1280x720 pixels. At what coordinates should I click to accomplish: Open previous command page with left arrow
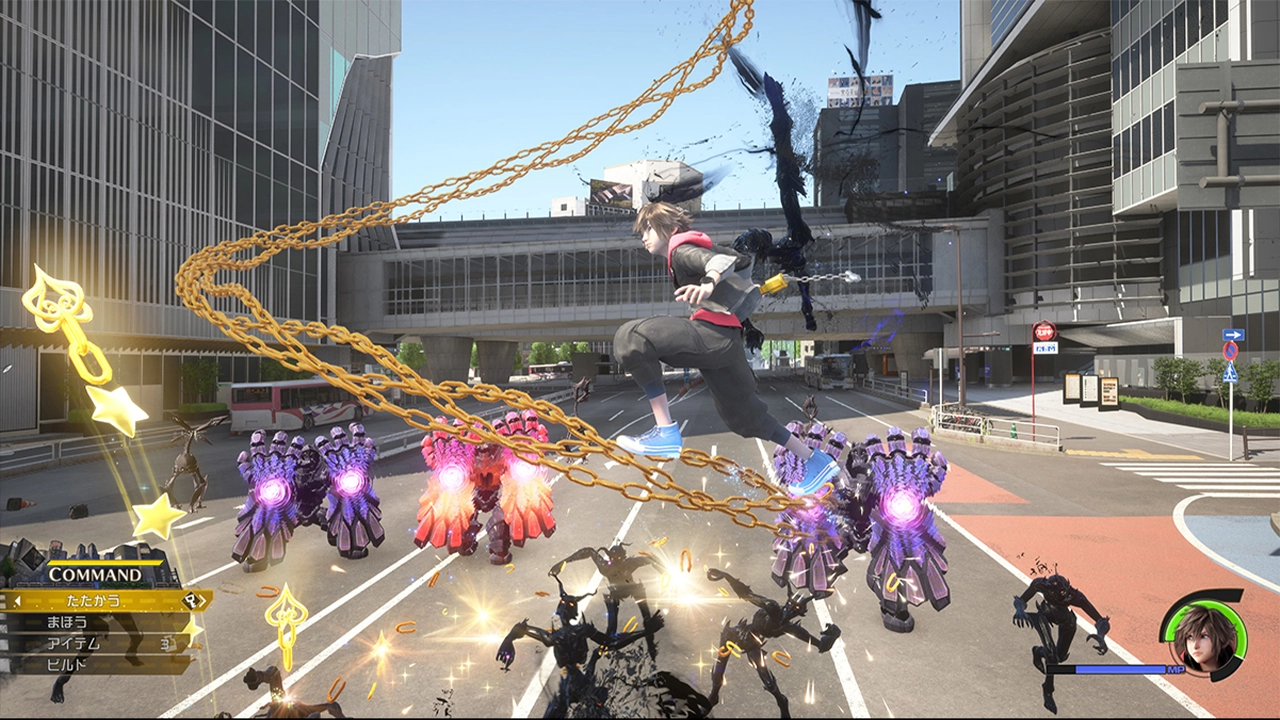(x=16, y=601)
